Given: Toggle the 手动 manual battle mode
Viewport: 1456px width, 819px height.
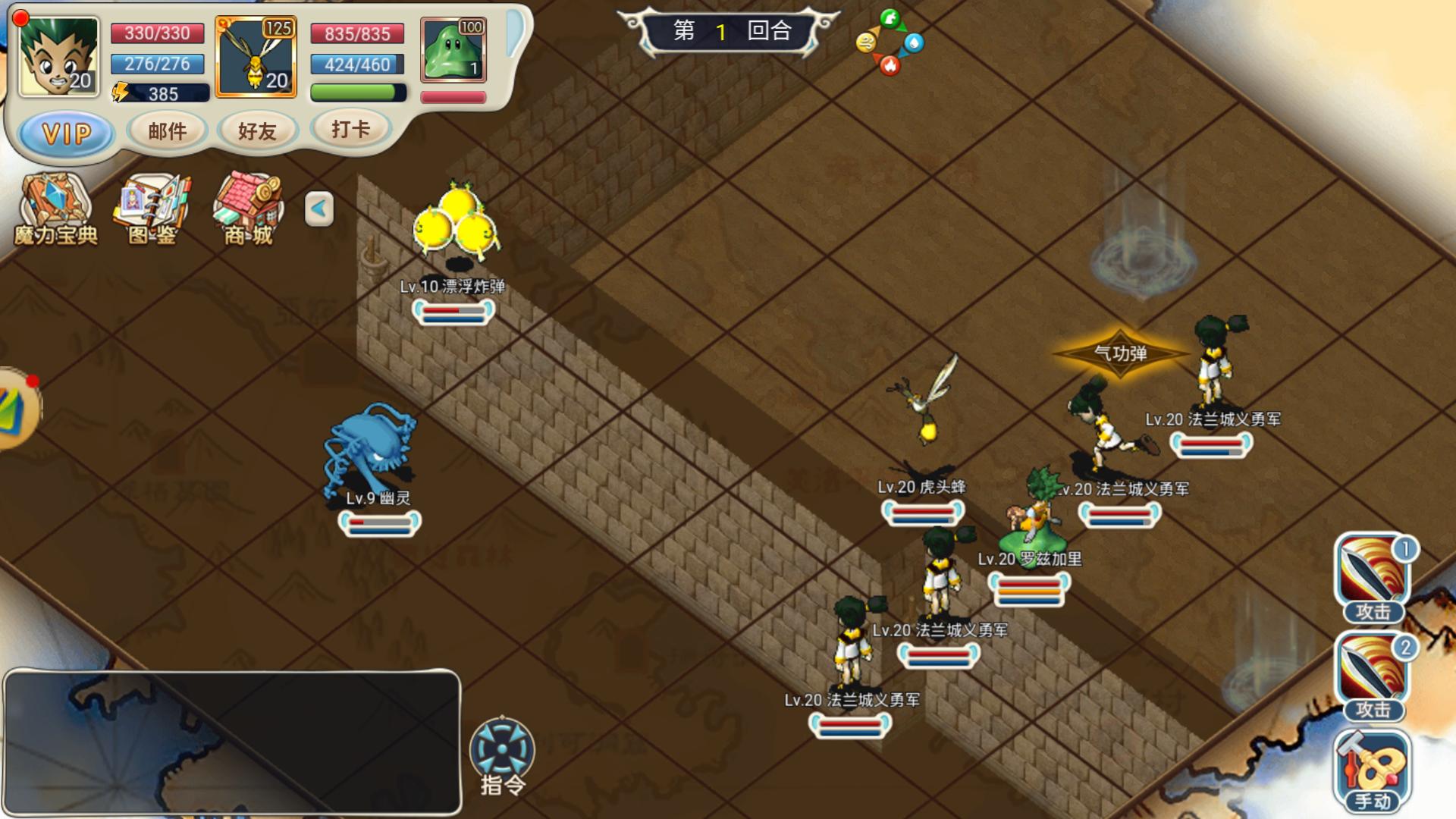Looking at the screenshot, I should click(1373, 770).
